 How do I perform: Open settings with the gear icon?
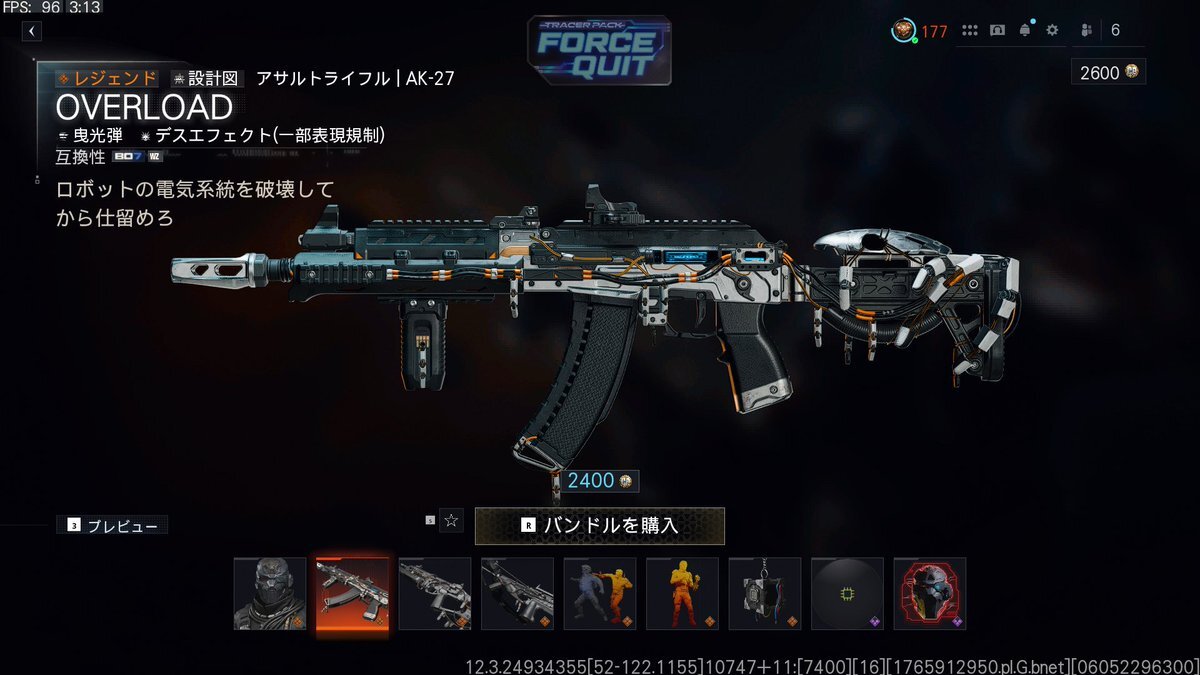click(x=1052, y=31)
